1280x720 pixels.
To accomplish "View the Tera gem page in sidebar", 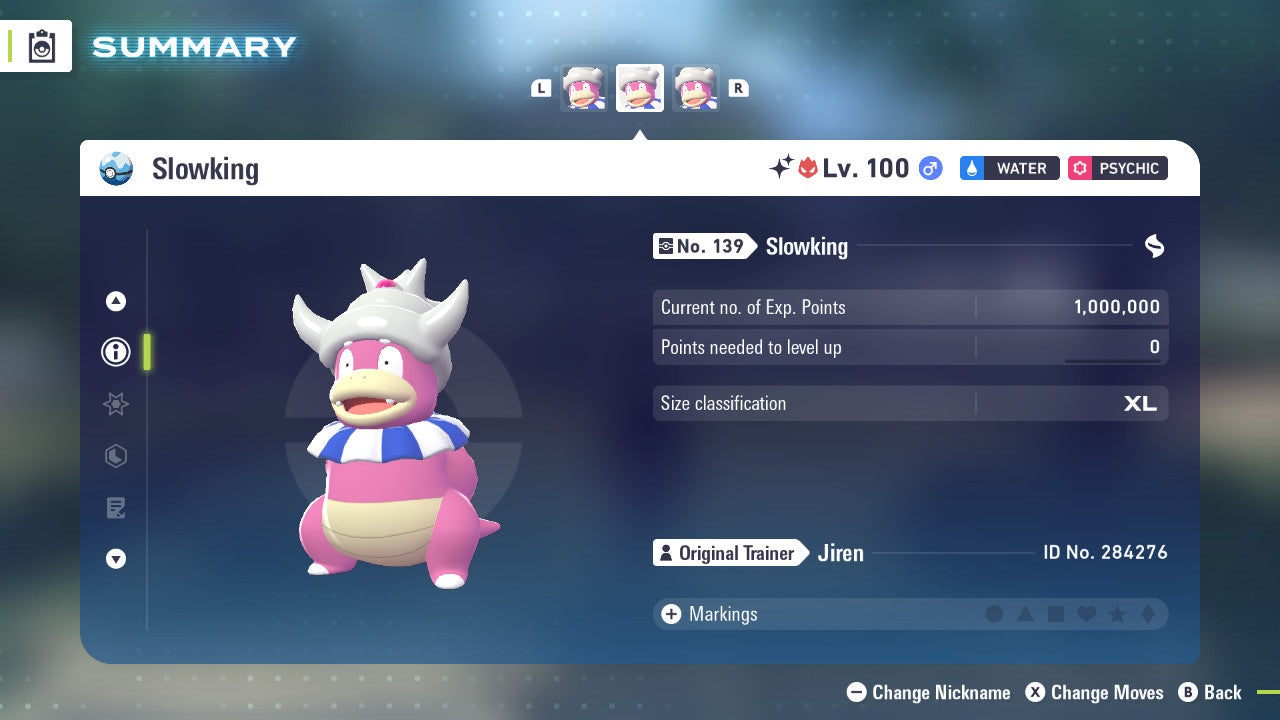I will (x=115, y=456).
